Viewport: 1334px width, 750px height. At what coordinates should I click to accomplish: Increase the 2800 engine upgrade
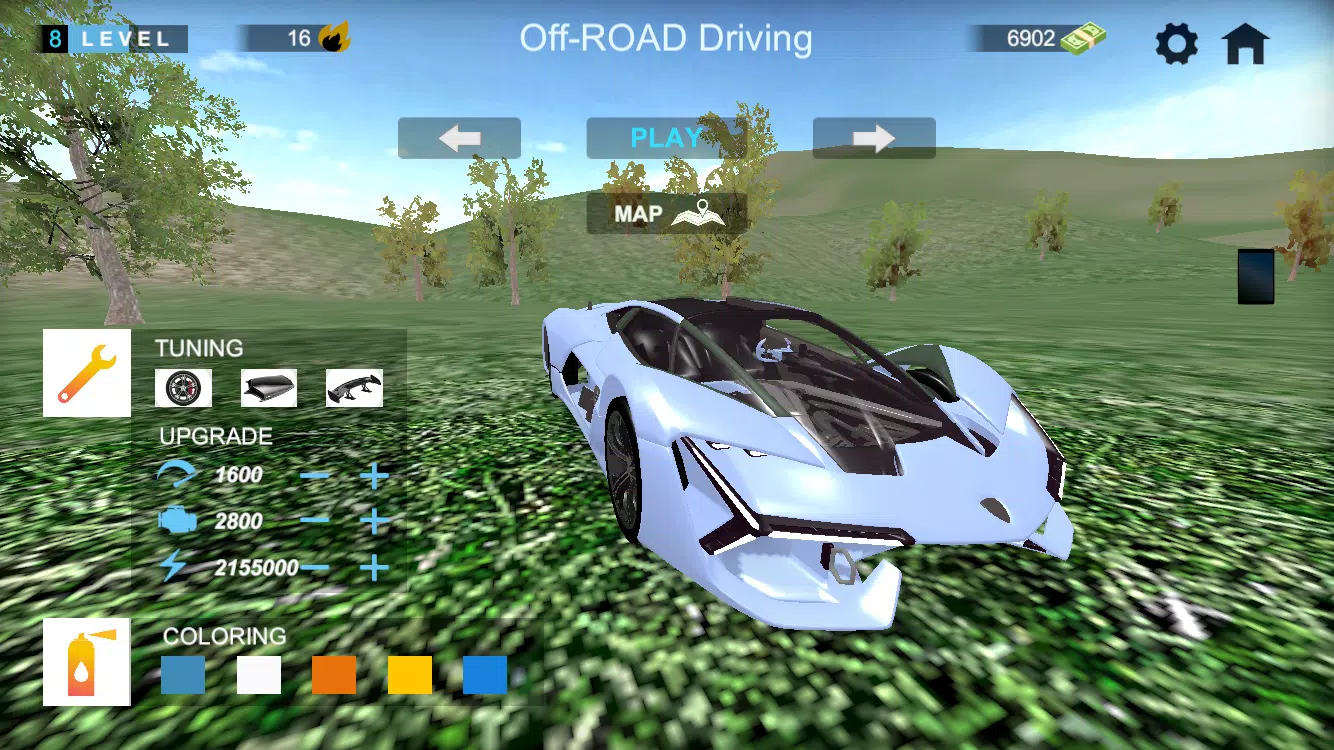point(374,521)
